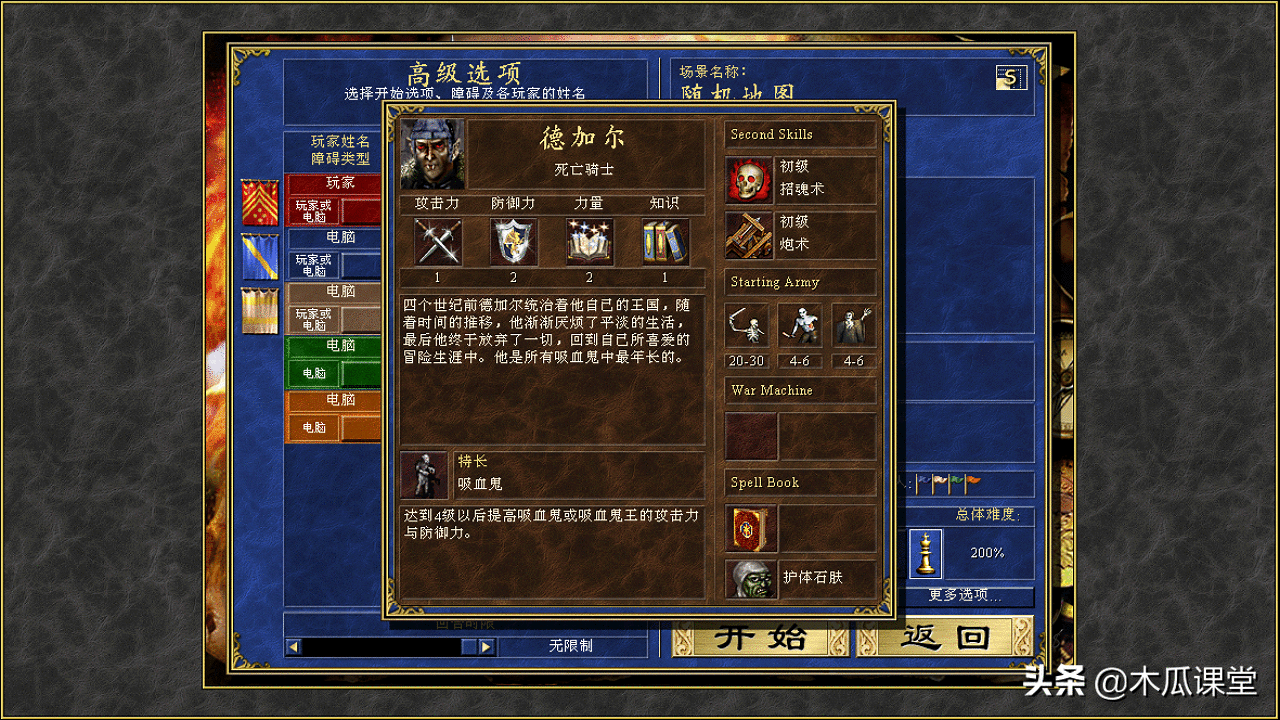Click the Ballistics secondary skill icon
The height and width of the screenshot is (720, 1280).
coord(750,233)
